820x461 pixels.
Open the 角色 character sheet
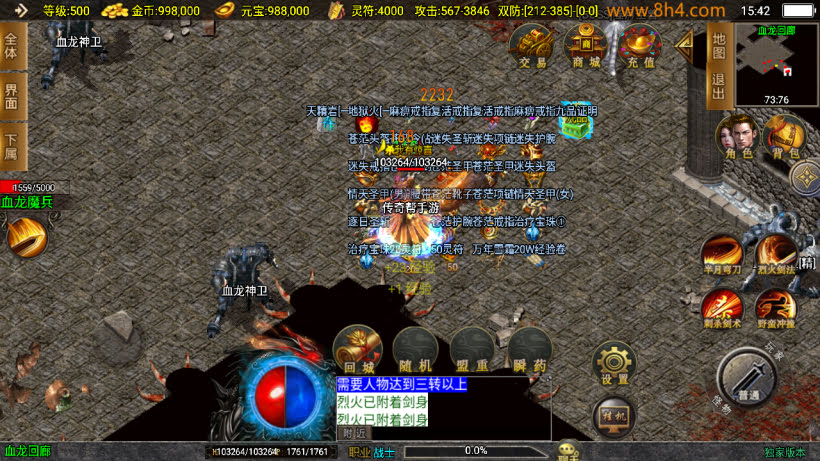738,136
